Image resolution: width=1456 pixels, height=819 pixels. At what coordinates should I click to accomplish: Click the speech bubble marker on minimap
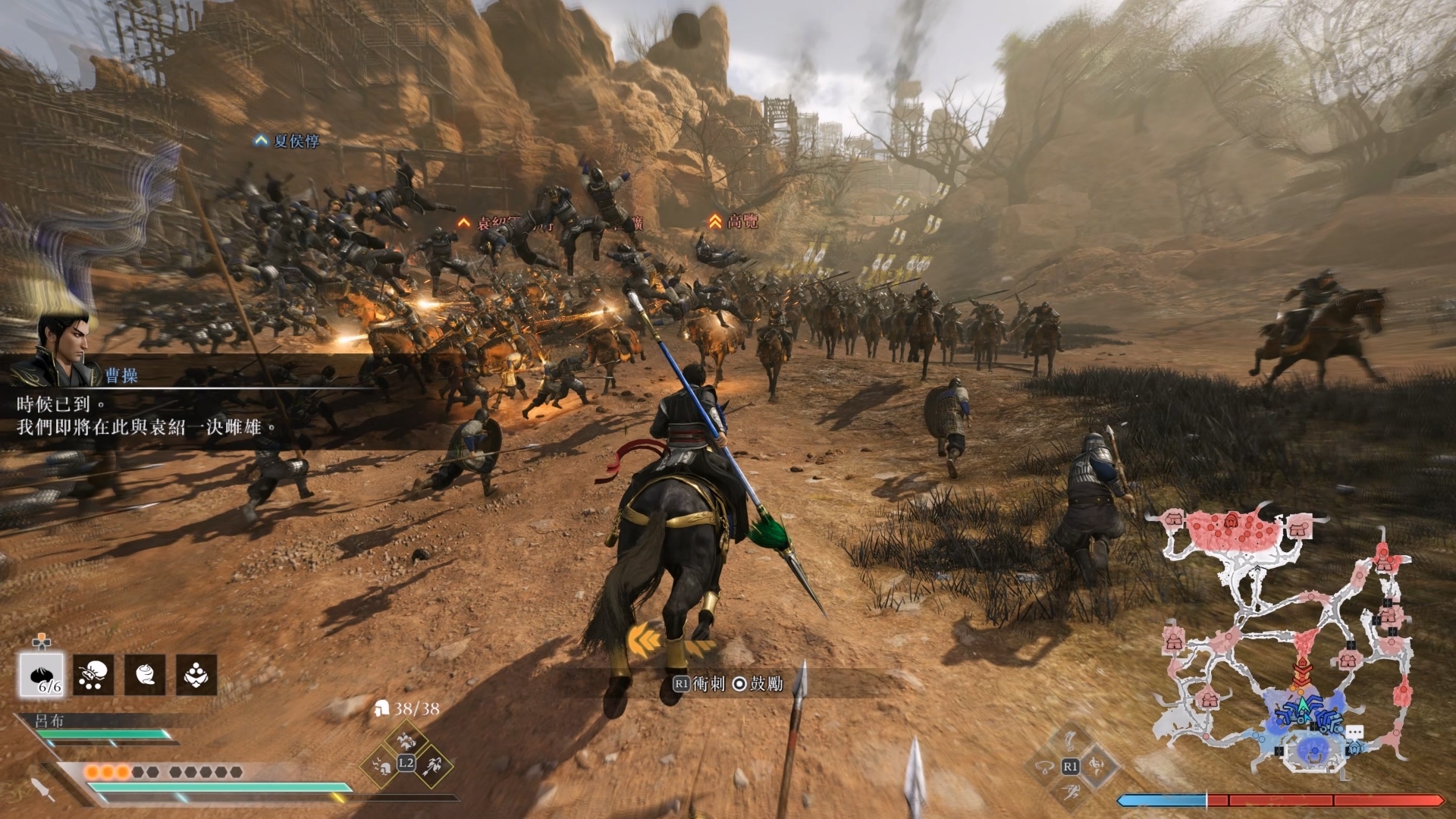[x=1355, y=733]
